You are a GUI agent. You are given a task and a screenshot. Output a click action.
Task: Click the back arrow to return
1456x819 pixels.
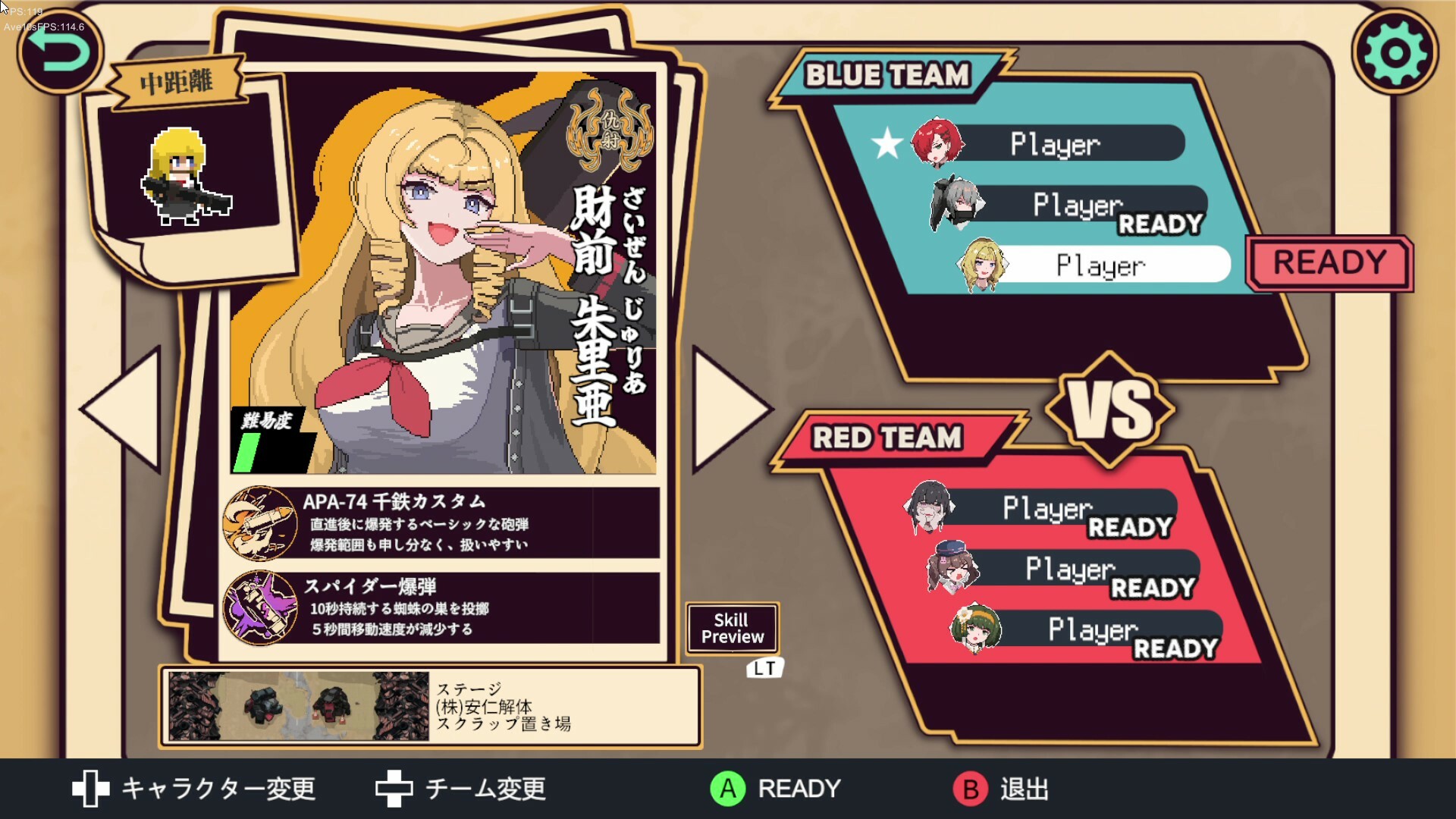tap(59, 50)
